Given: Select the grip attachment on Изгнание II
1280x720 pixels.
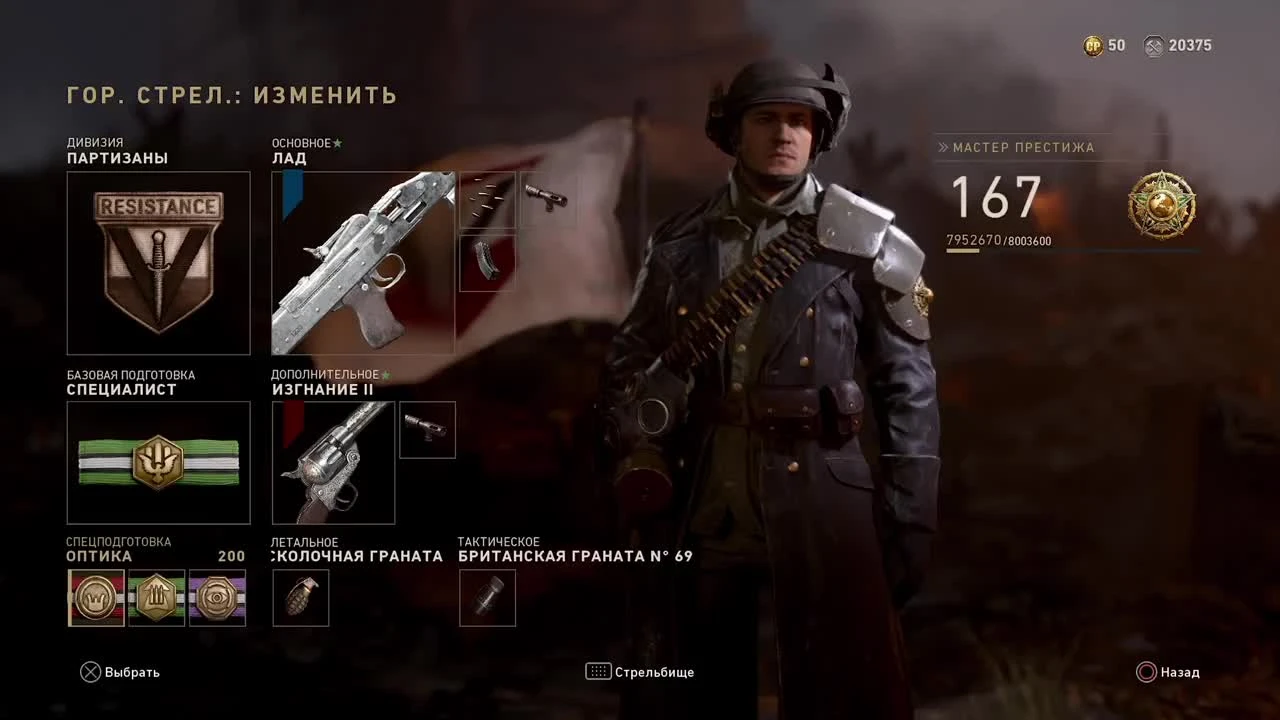Looking at the screenshot, I should pyautogui.click(x=427, y=430).
